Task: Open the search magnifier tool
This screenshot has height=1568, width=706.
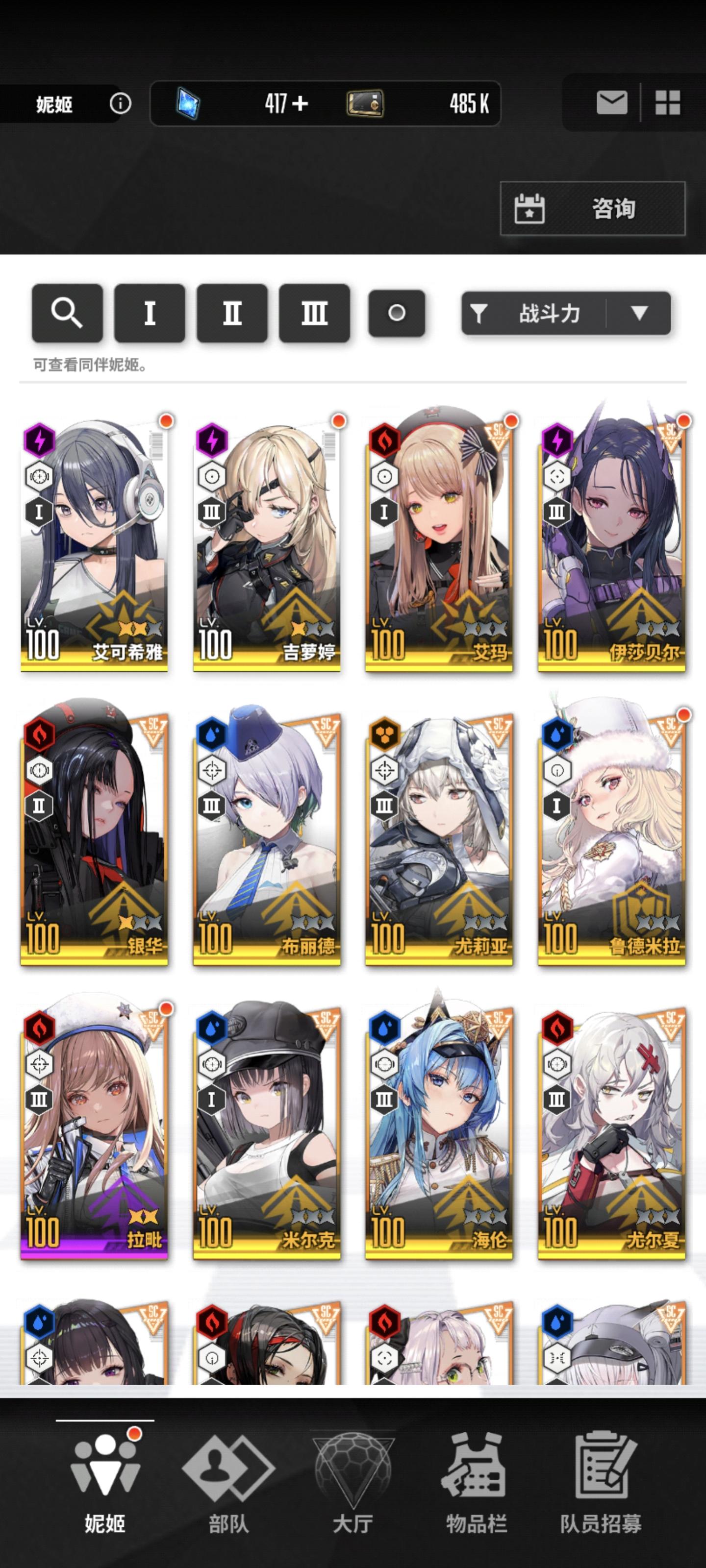Action: (x=67, y=314)
